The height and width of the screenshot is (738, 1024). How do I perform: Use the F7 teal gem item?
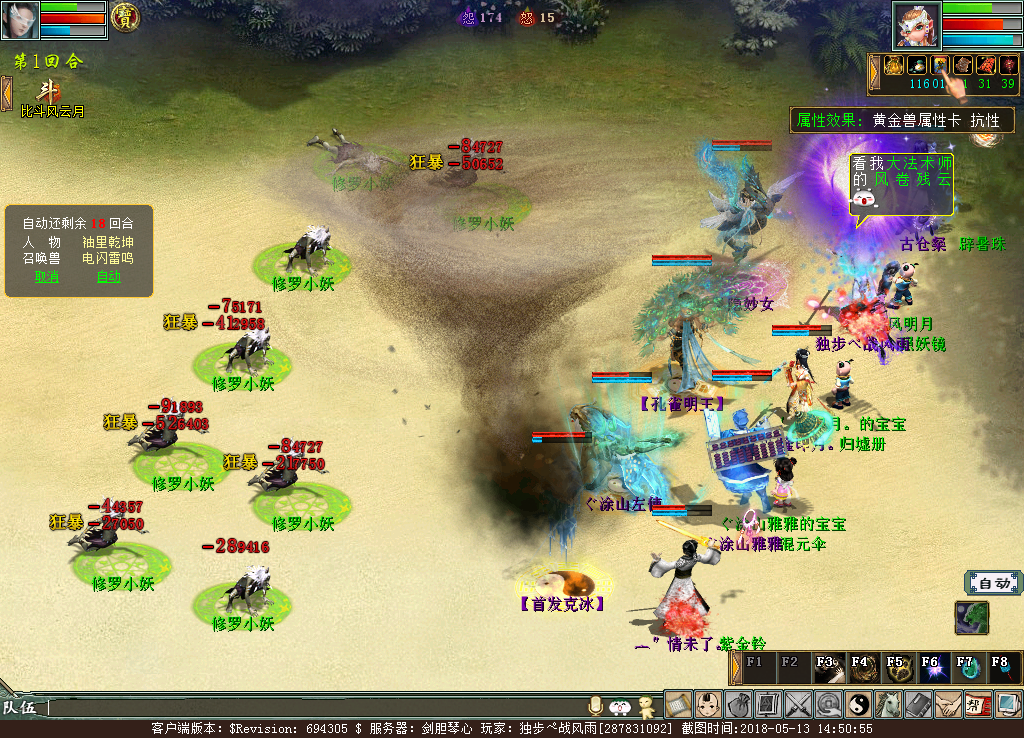tap(966, 667)
